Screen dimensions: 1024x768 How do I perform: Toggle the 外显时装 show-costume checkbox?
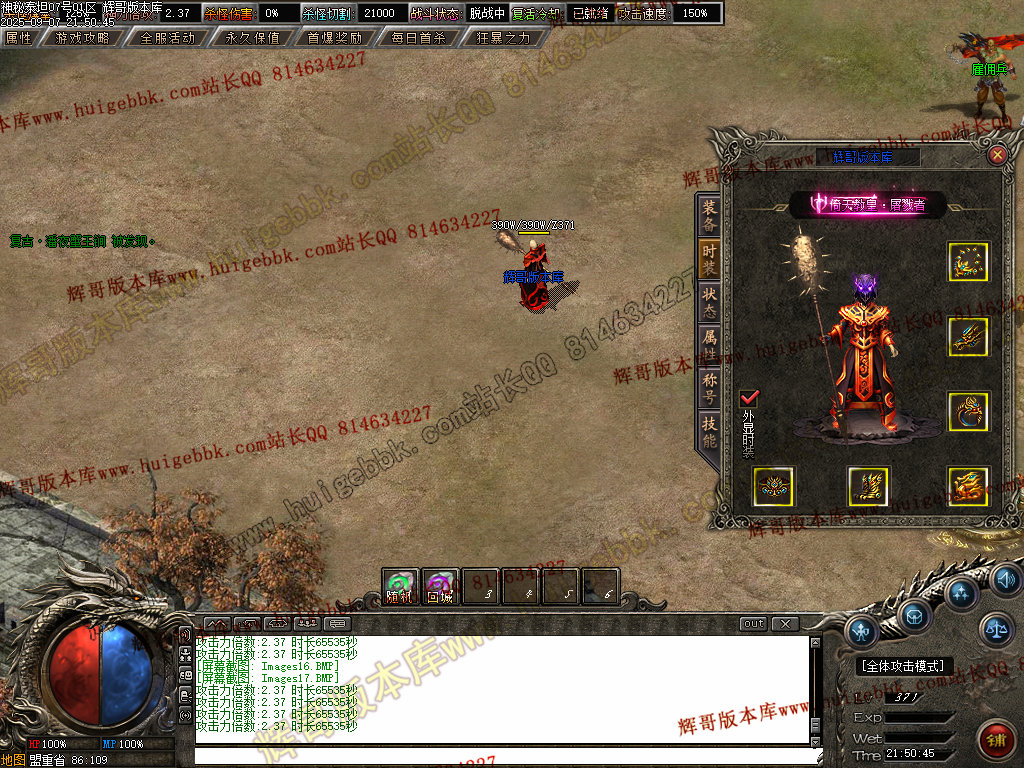pos(749,398)
